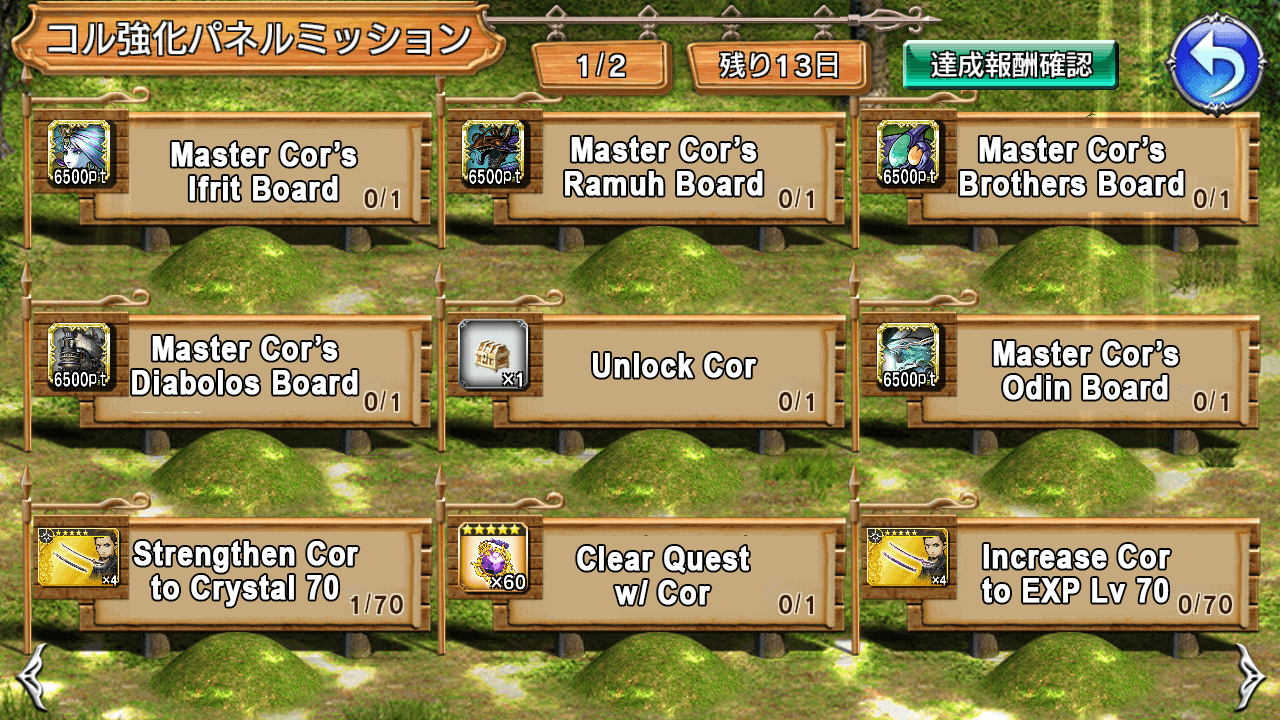
Task: Choose the Clear Quest w/ Cor mission
Action: tap(663, 575)
